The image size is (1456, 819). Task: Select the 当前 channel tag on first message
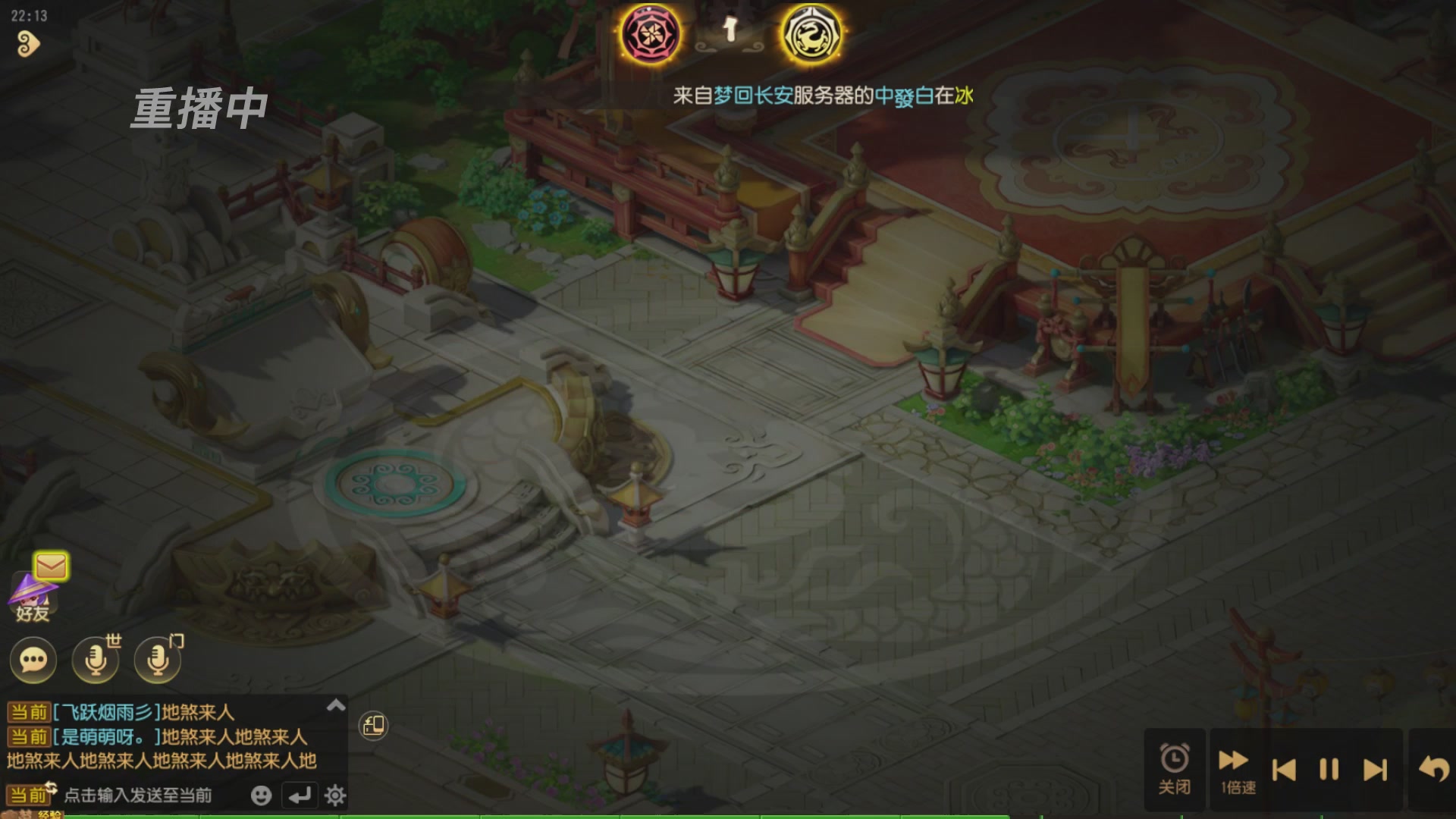(x=29, y=711)
